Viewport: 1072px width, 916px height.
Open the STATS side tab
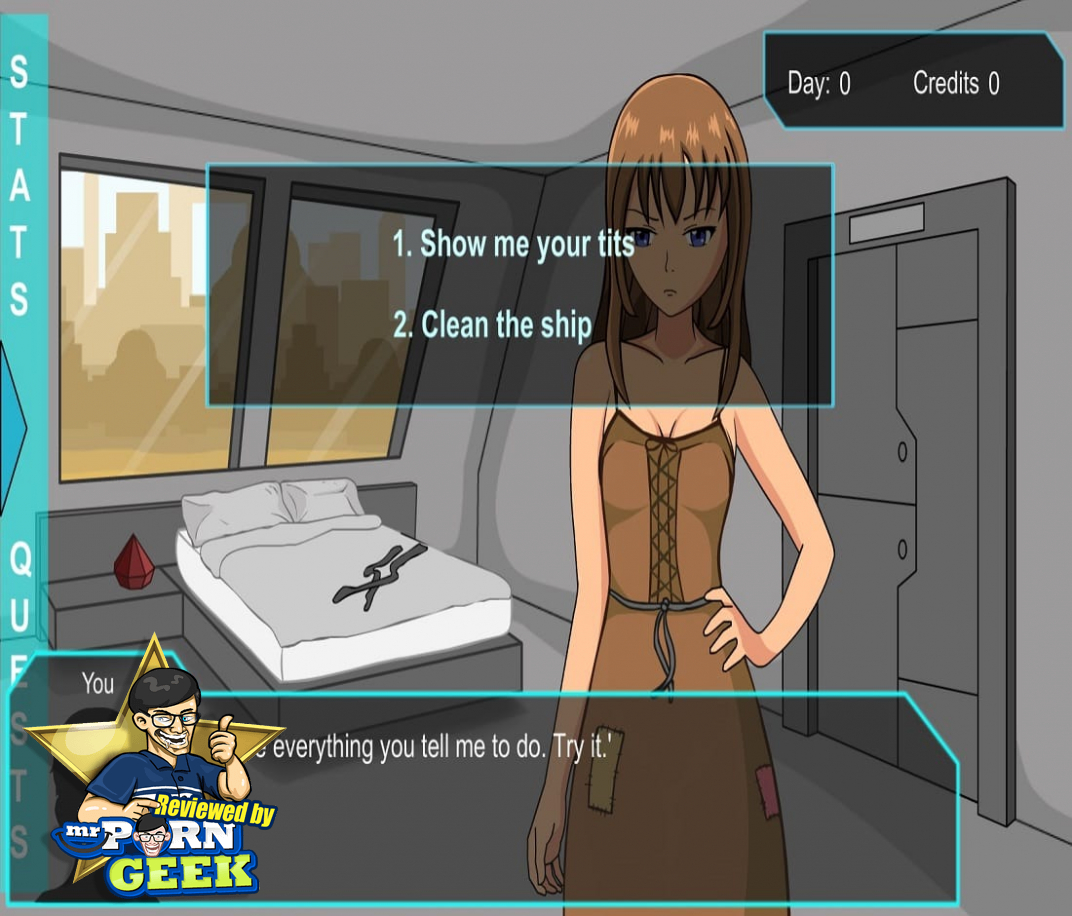click(x=19, y=185)
